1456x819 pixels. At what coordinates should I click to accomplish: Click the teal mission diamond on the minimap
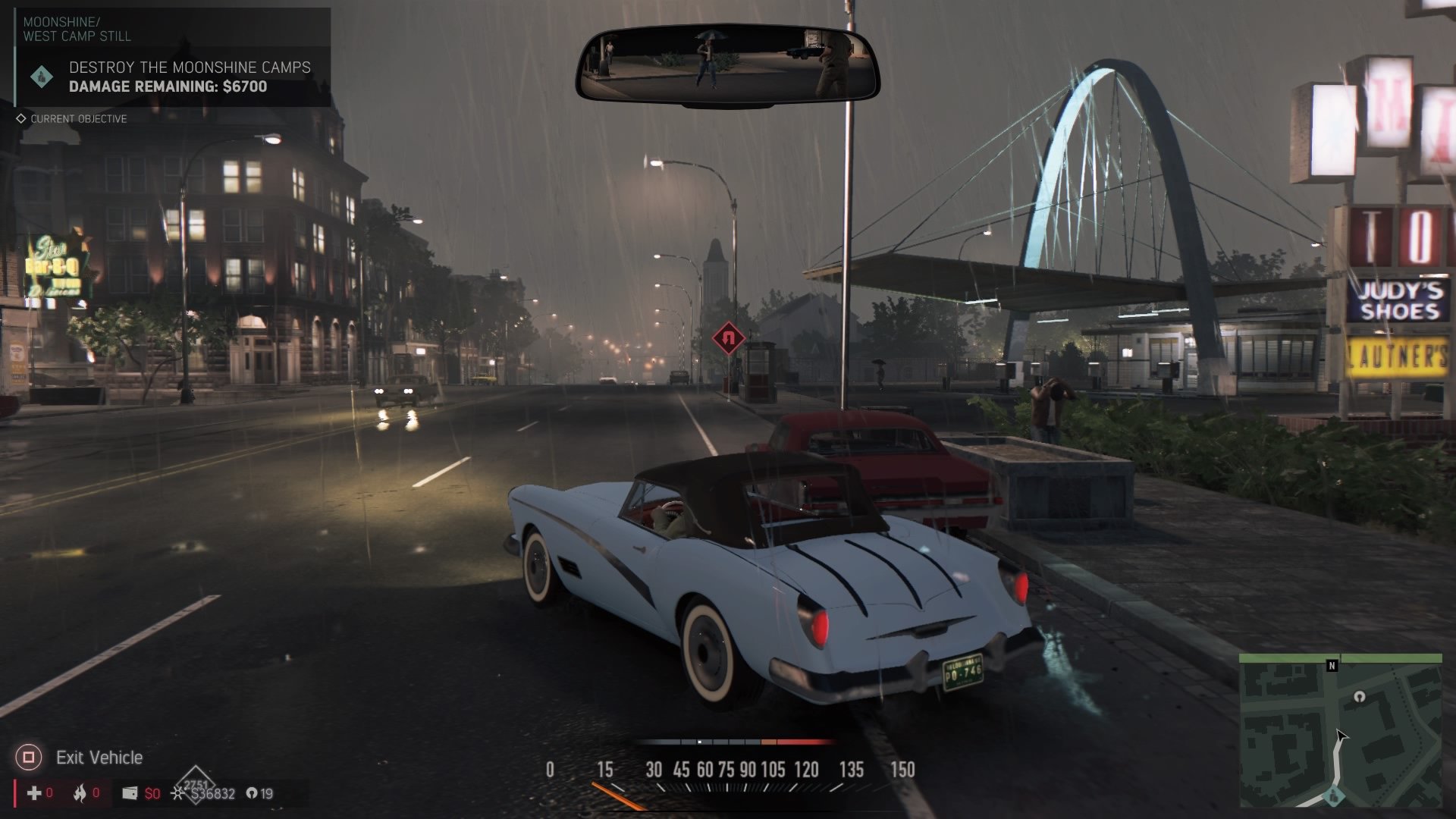coord(1335,795)
